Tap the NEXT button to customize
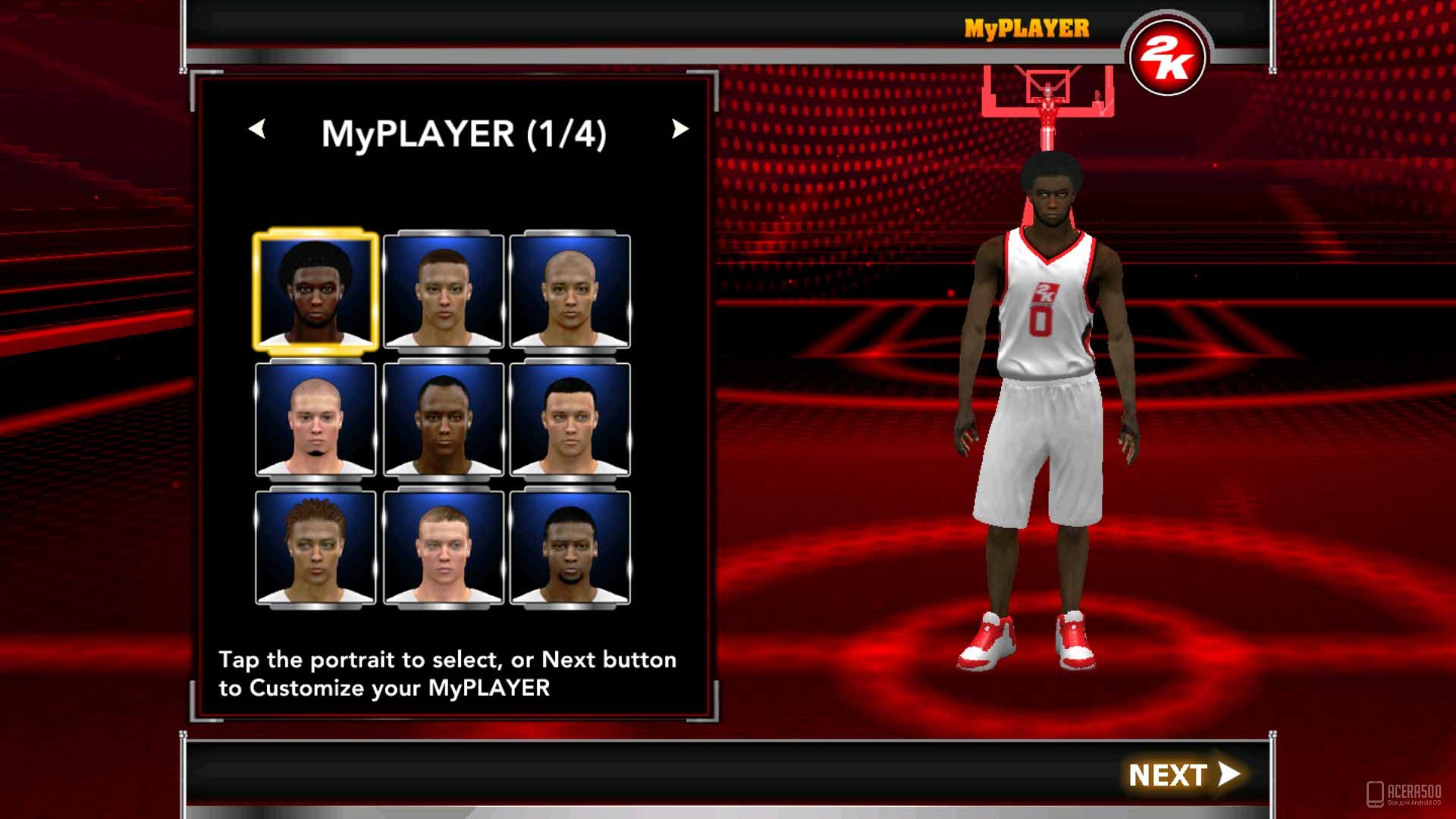 click(1183, 774)
